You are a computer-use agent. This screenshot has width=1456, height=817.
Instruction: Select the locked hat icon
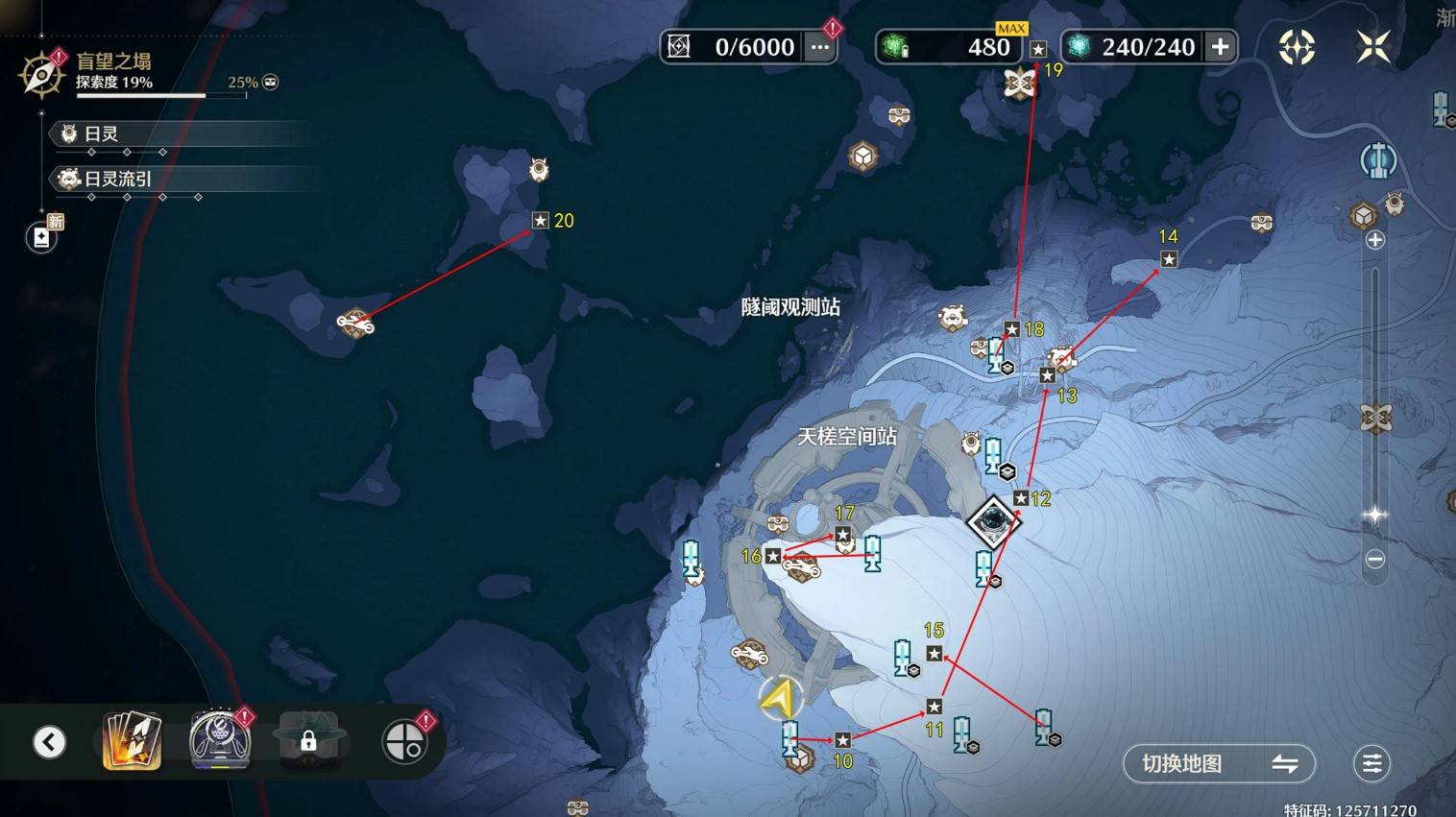tap(308, 740)
